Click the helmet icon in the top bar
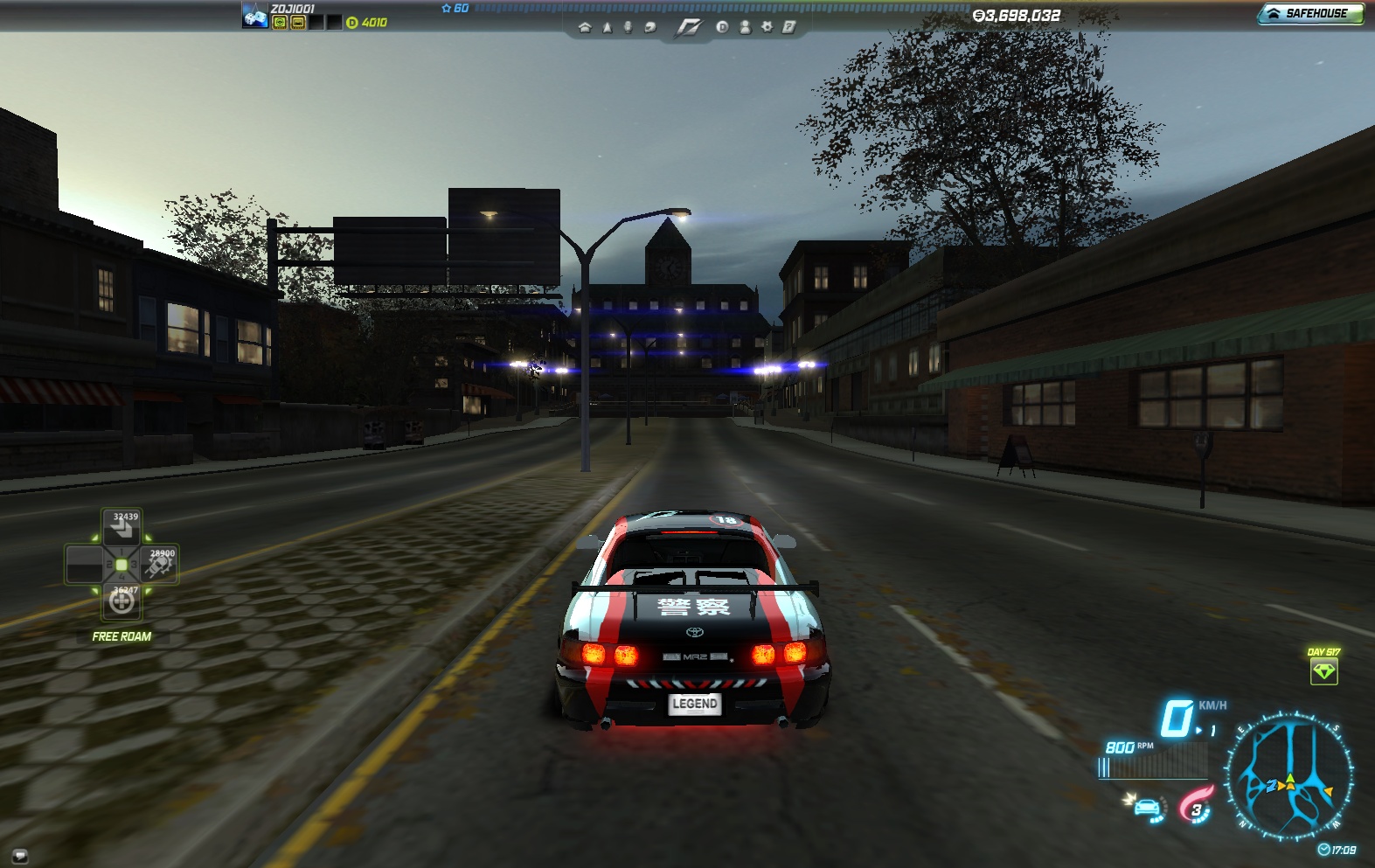The width and height of the screenshot is (1375, 868). point(649,28)
